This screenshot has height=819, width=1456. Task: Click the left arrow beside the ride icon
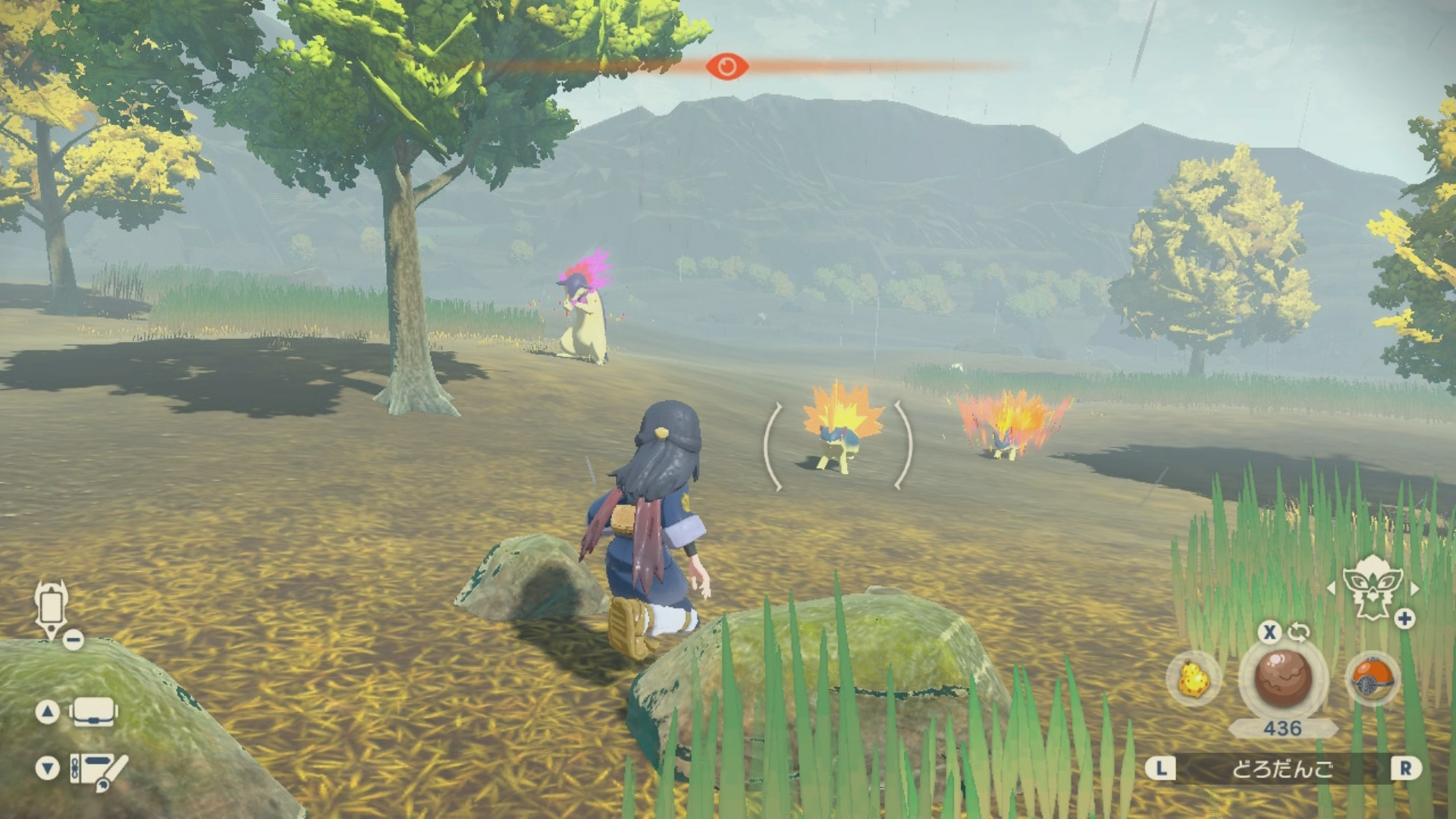point(1331,588)
